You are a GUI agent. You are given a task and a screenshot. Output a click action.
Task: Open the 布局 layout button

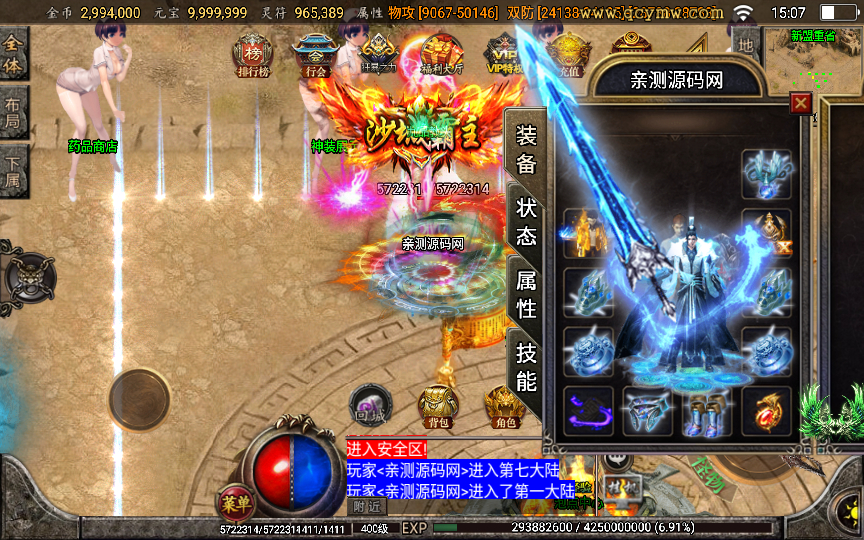tap(12, 110)
